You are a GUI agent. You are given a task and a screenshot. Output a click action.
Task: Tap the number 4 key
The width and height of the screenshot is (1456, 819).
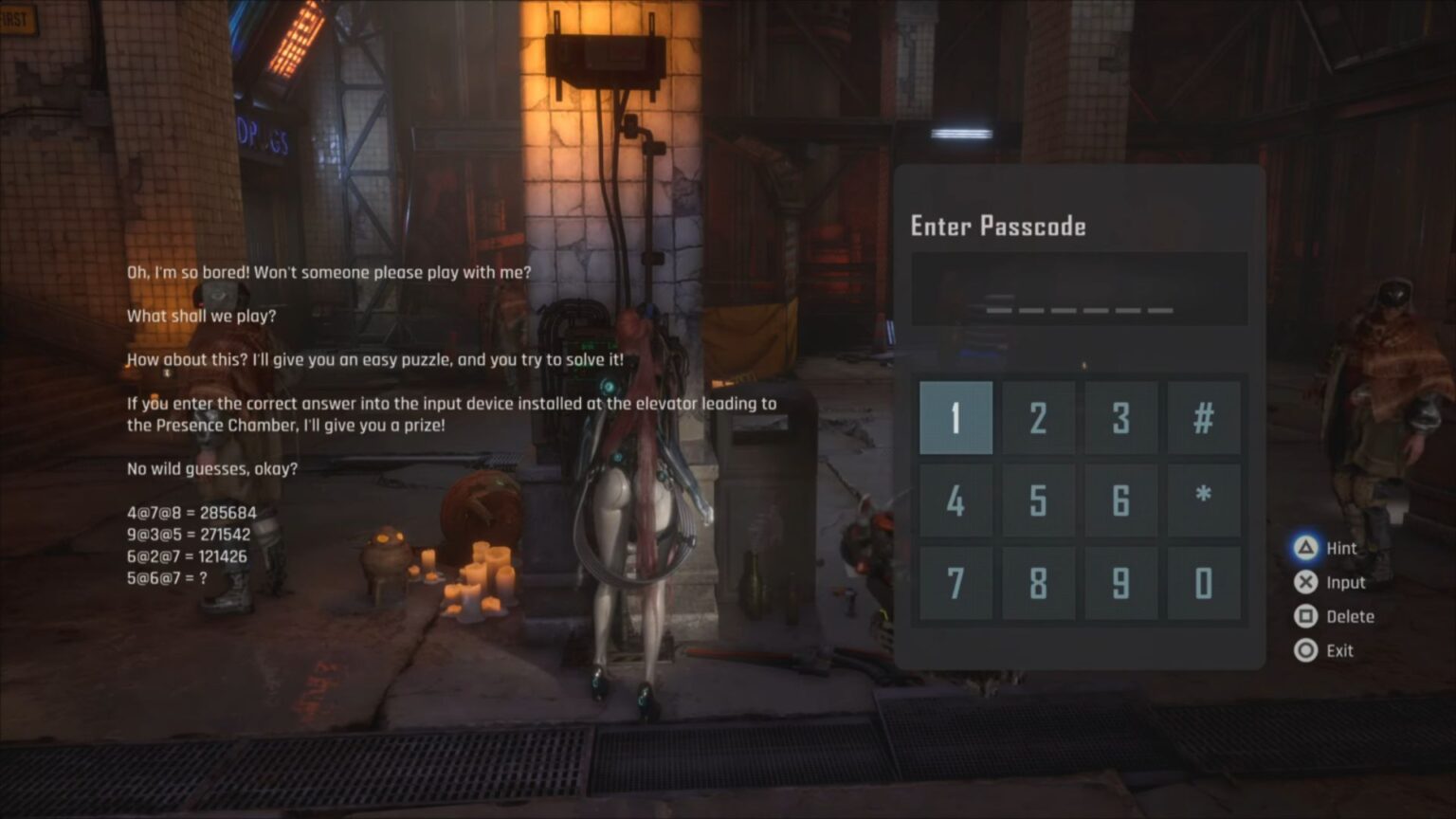[x=955, y=500]
